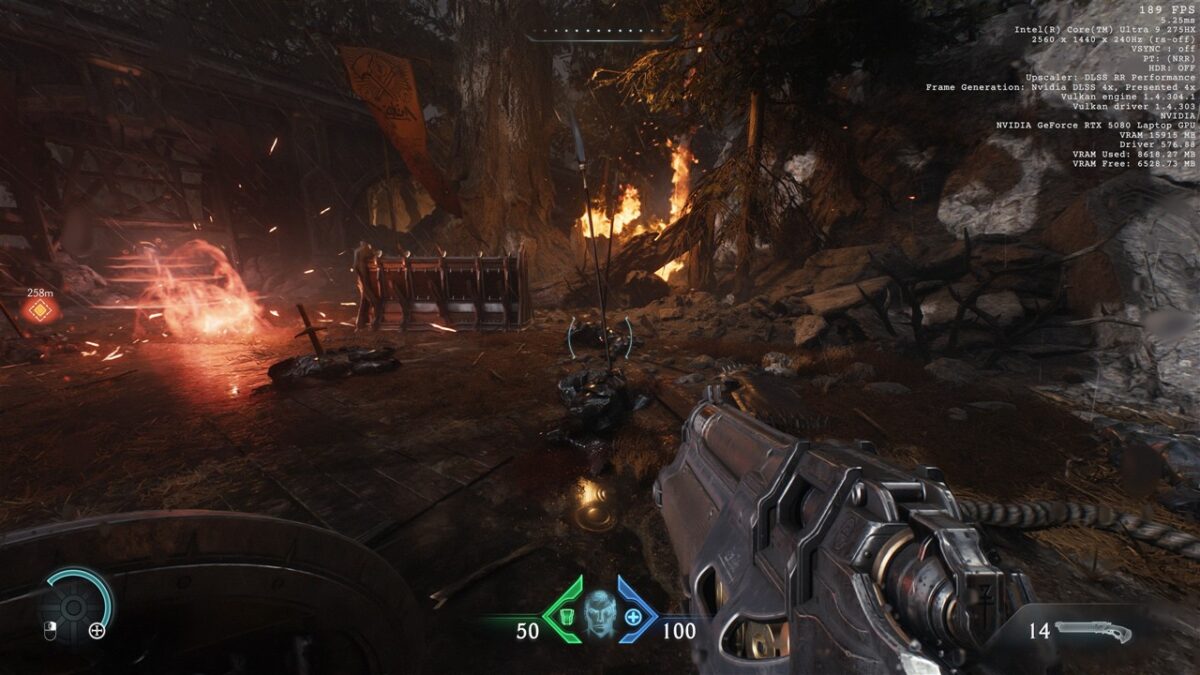Screen dimensions: 1200x675
Task: Select the shotgun weapon icon
Action: coord(1092,631)
